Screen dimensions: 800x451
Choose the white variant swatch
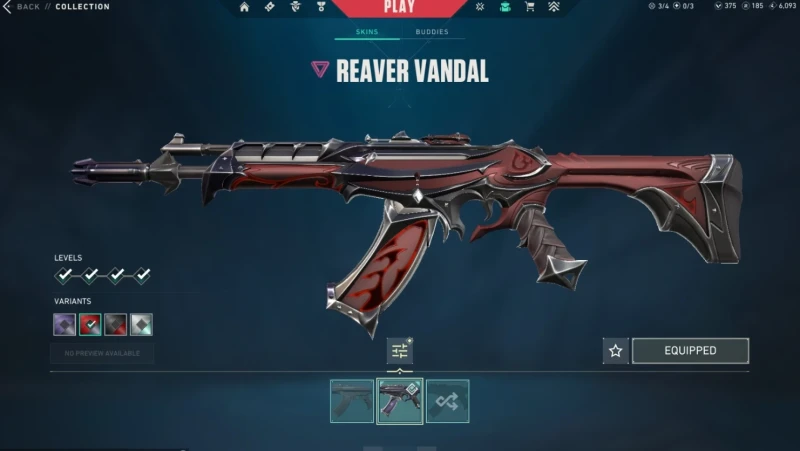(142, 324)
